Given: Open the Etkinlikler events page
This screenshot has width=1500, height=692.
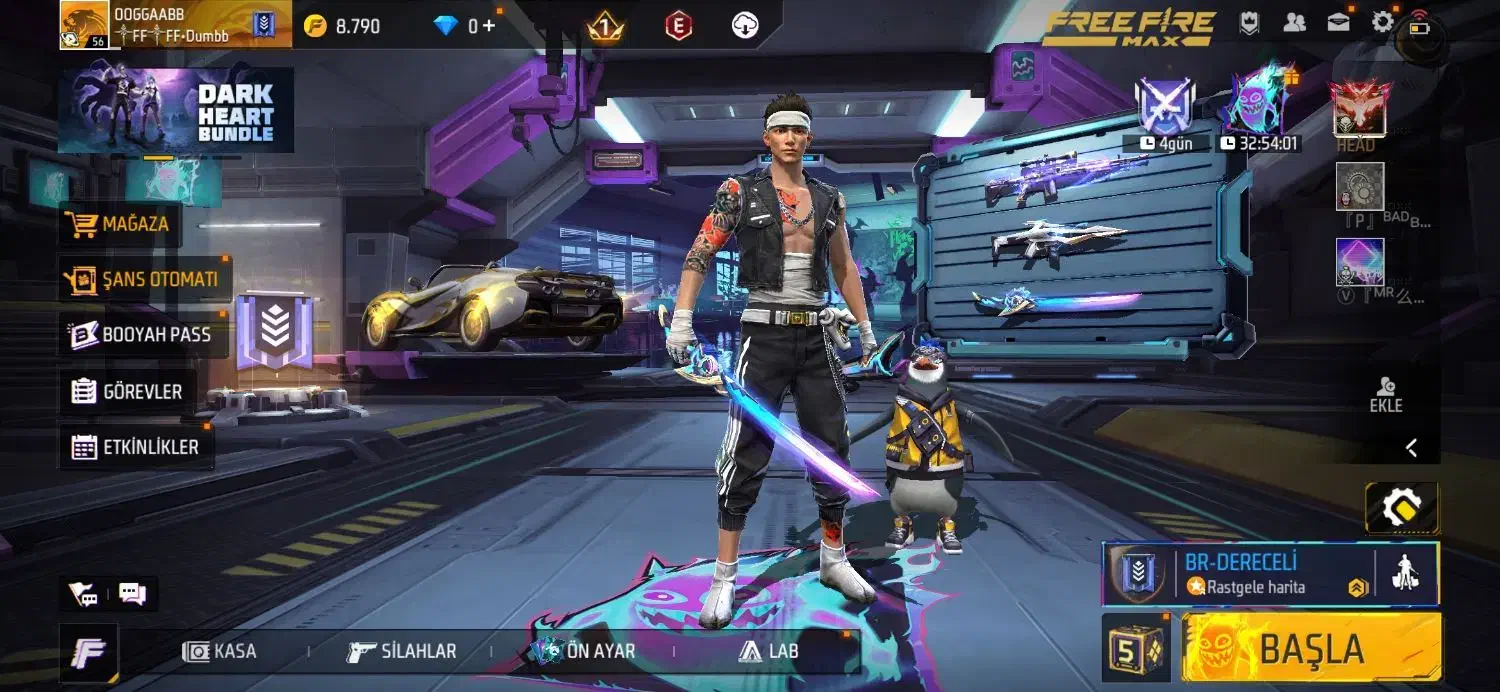Looking at the screenshot, I should point(136,448).
